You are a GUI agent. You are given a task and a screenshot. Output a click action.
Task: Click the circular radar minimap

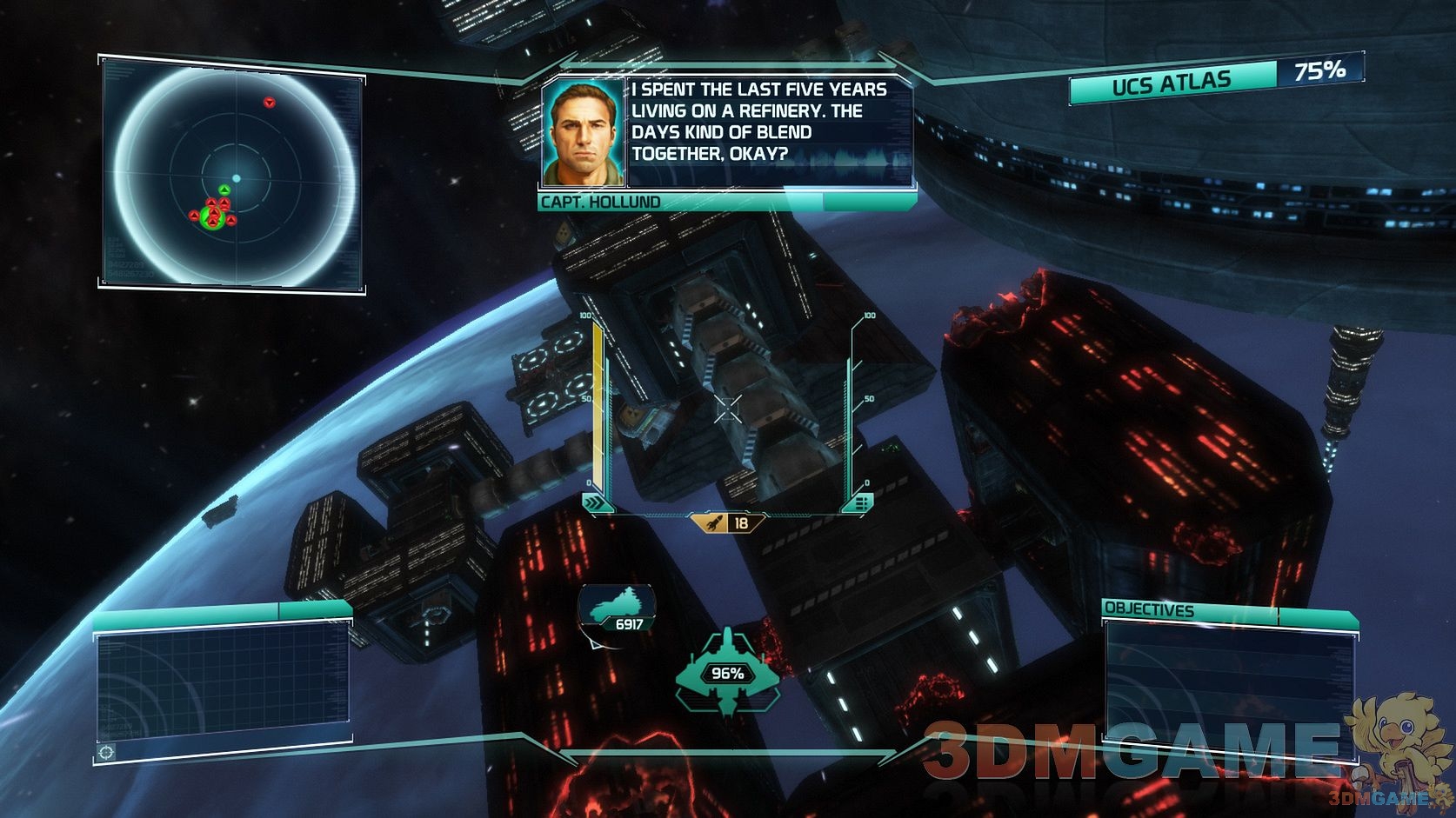[x=235, y=178]
